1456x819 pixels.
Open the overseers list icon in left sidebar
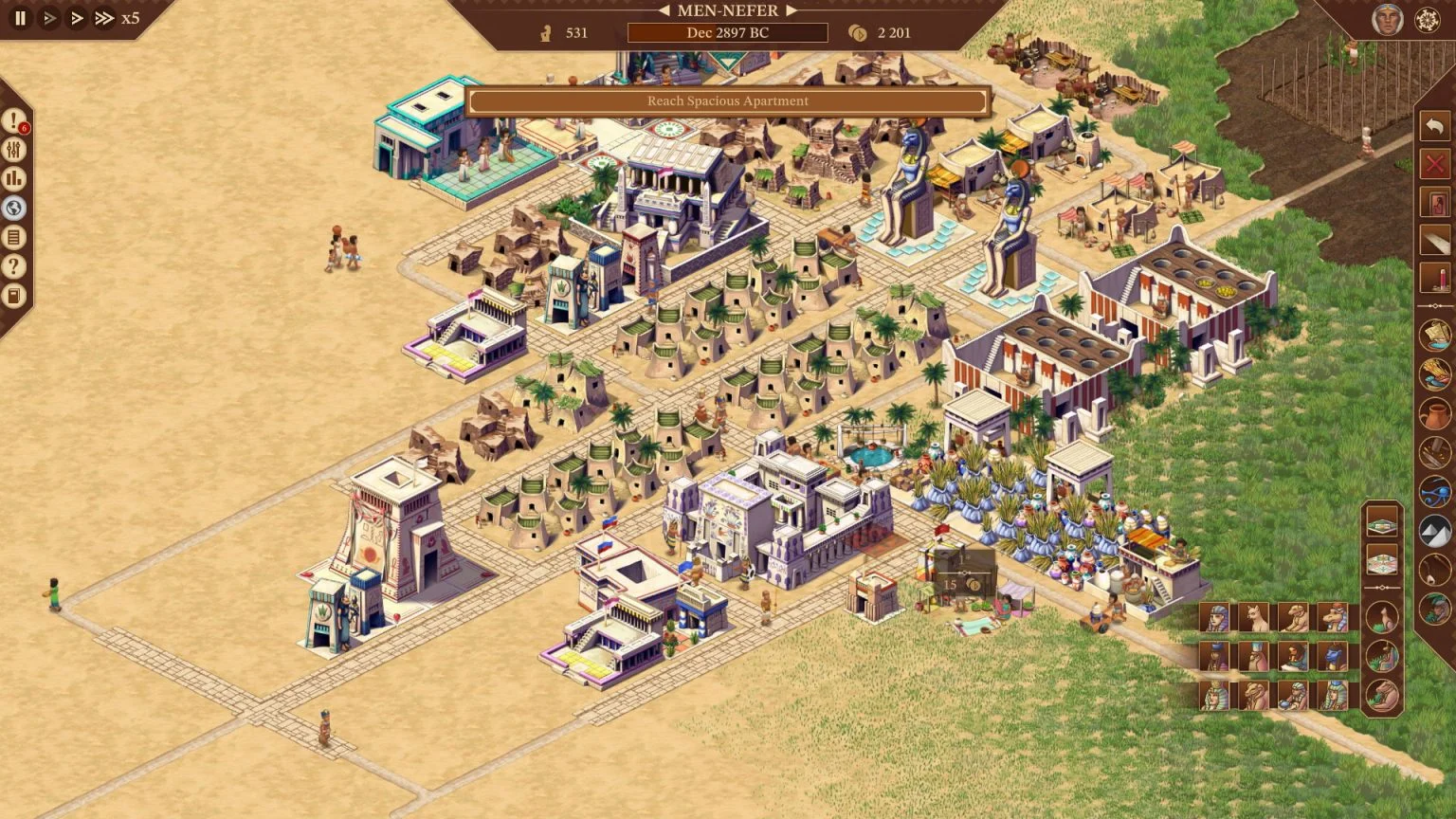click(x=13, y=237)
